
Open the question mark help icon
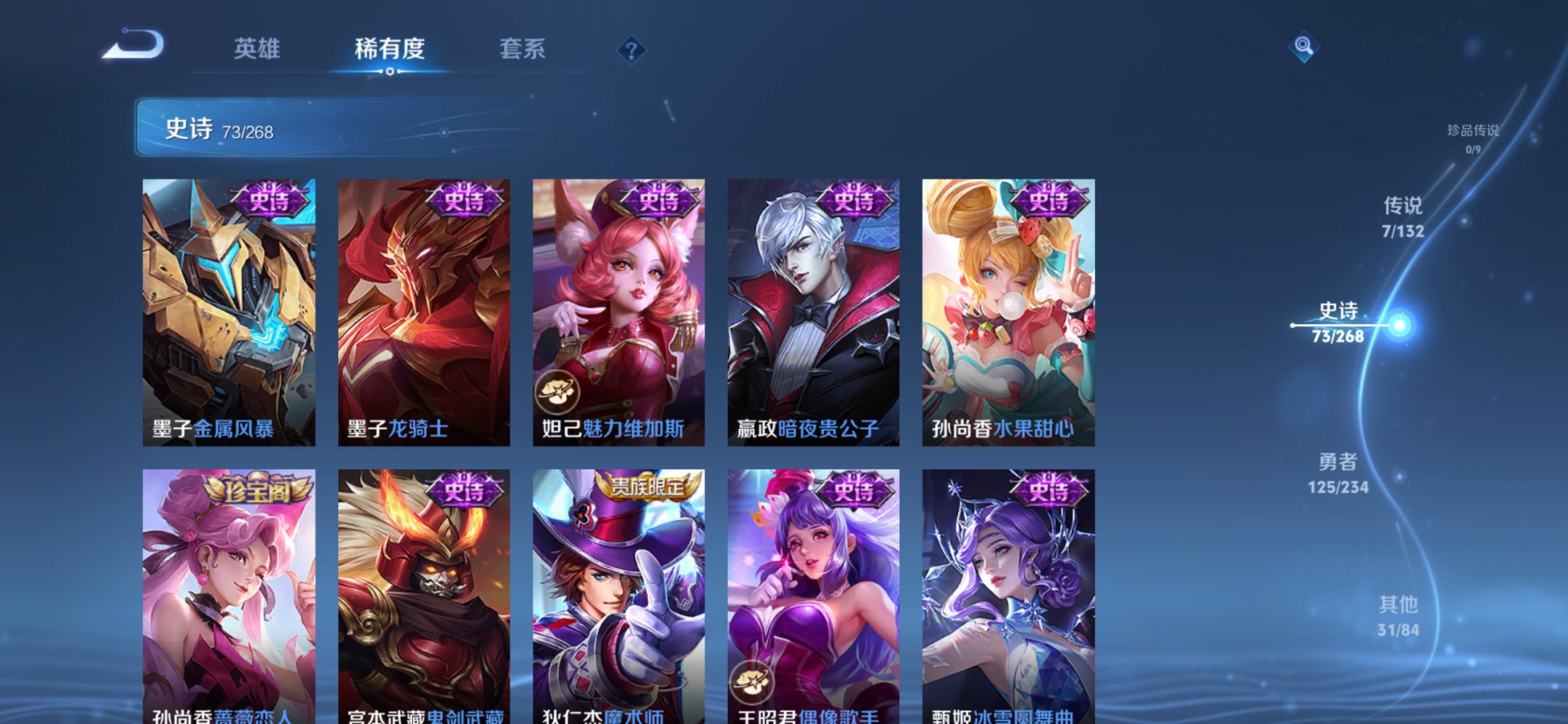[632, 50]
